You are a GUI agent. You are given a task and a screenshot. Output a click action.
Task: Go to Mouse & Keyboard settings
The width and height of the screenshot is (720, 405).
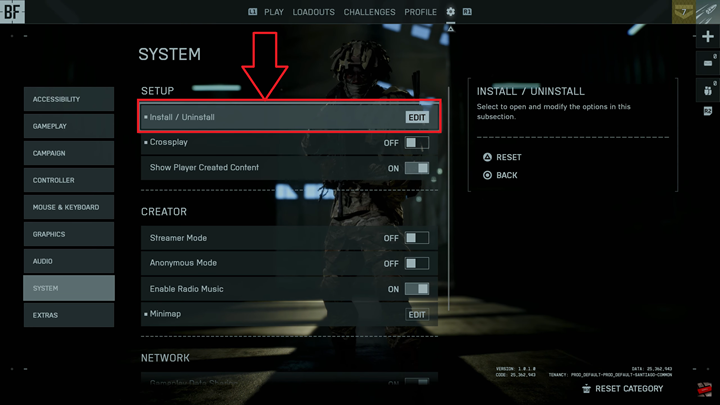(x=69, y=207)
